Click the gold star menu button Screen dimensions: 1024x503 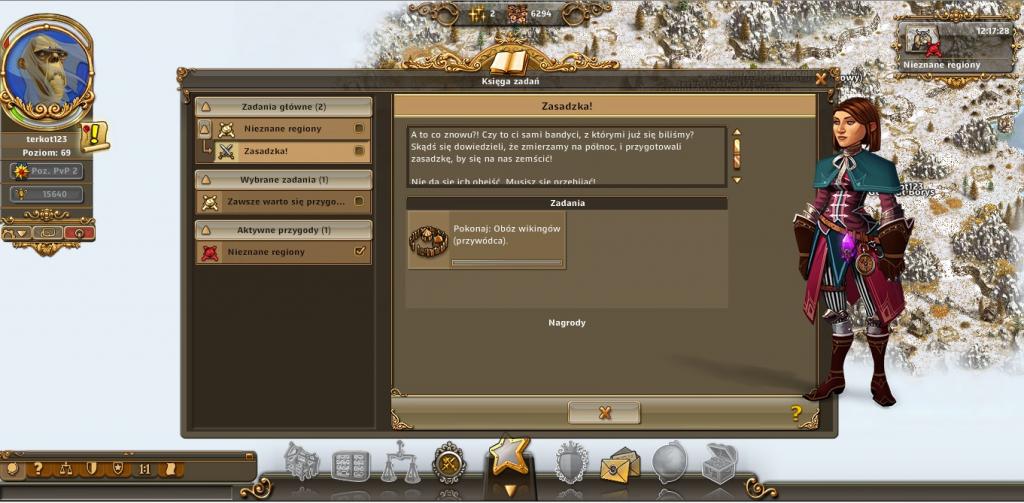coord(509,458)
